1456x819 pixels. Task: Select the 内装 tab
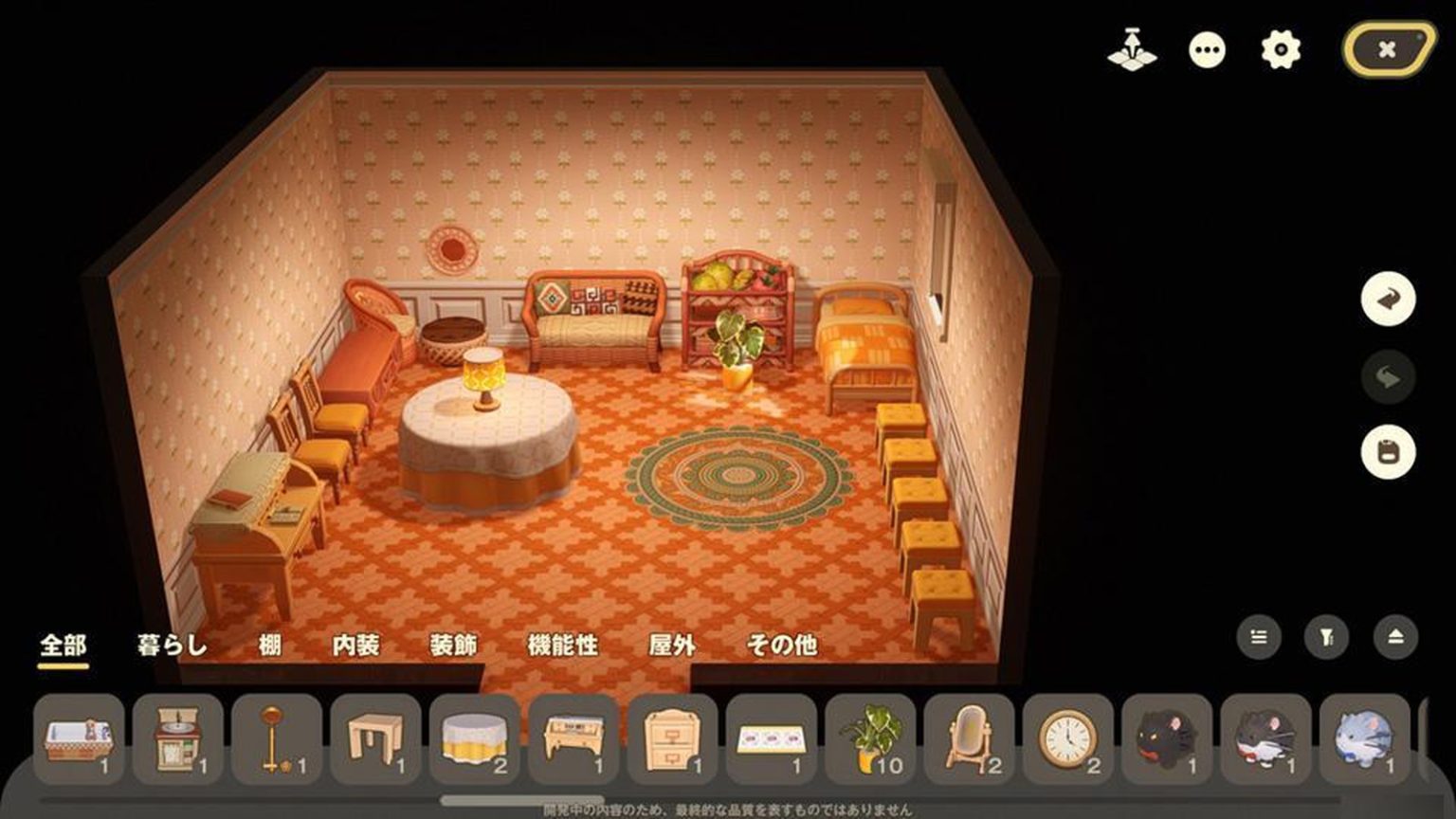pos(356,646)
